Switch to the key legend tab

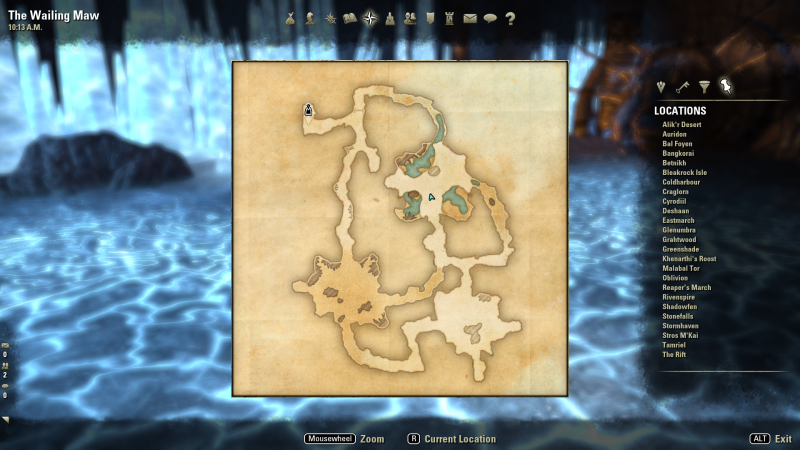[682, 87]
